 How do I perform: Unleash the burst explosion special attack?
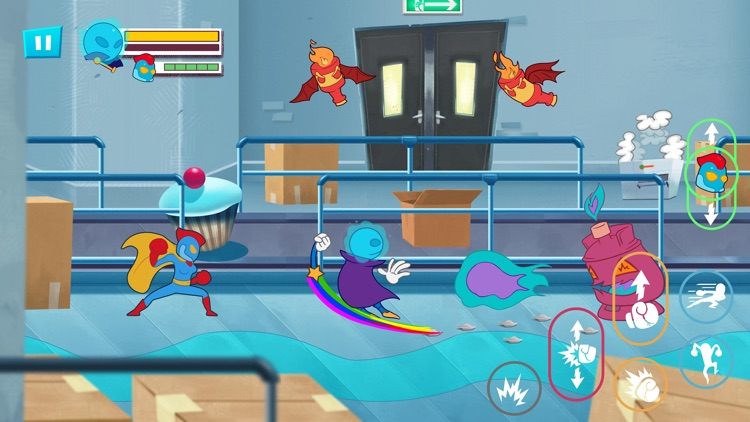514,386
